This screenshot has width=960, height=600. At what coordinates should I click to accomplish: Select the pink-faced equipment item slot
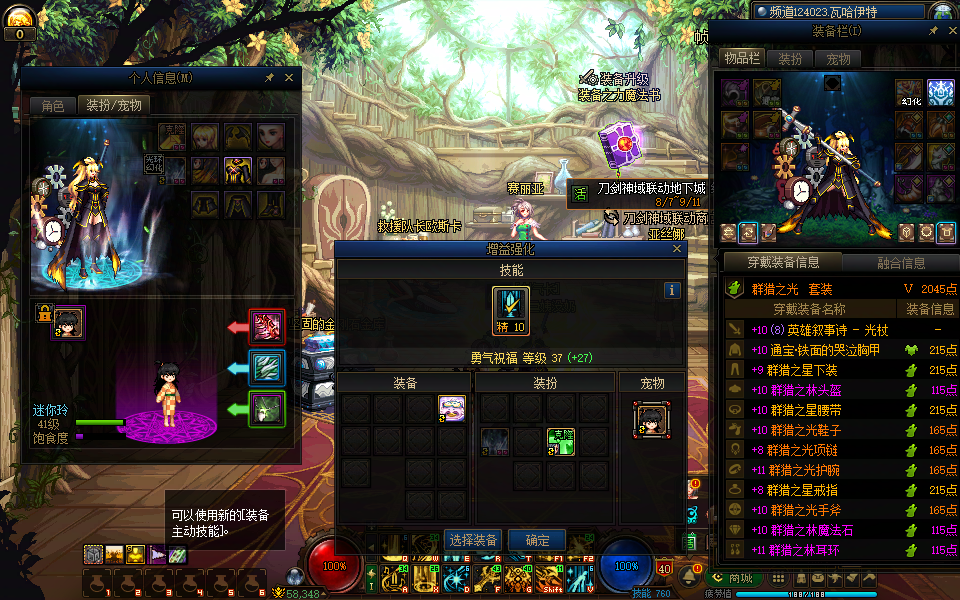[x=452, y=408]
